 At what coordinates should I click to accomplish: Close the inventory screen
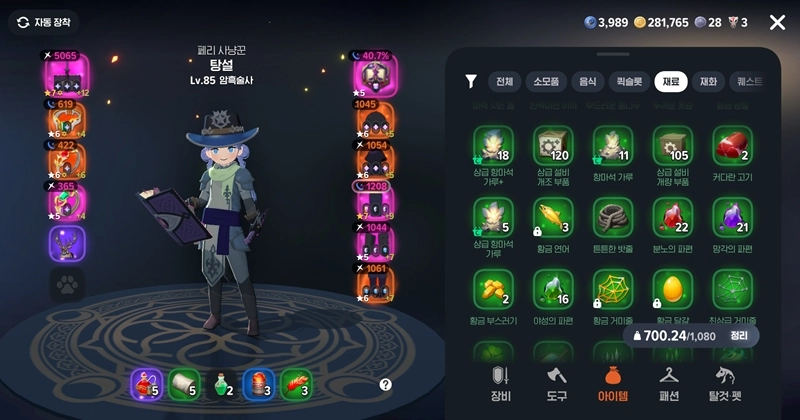777,22
